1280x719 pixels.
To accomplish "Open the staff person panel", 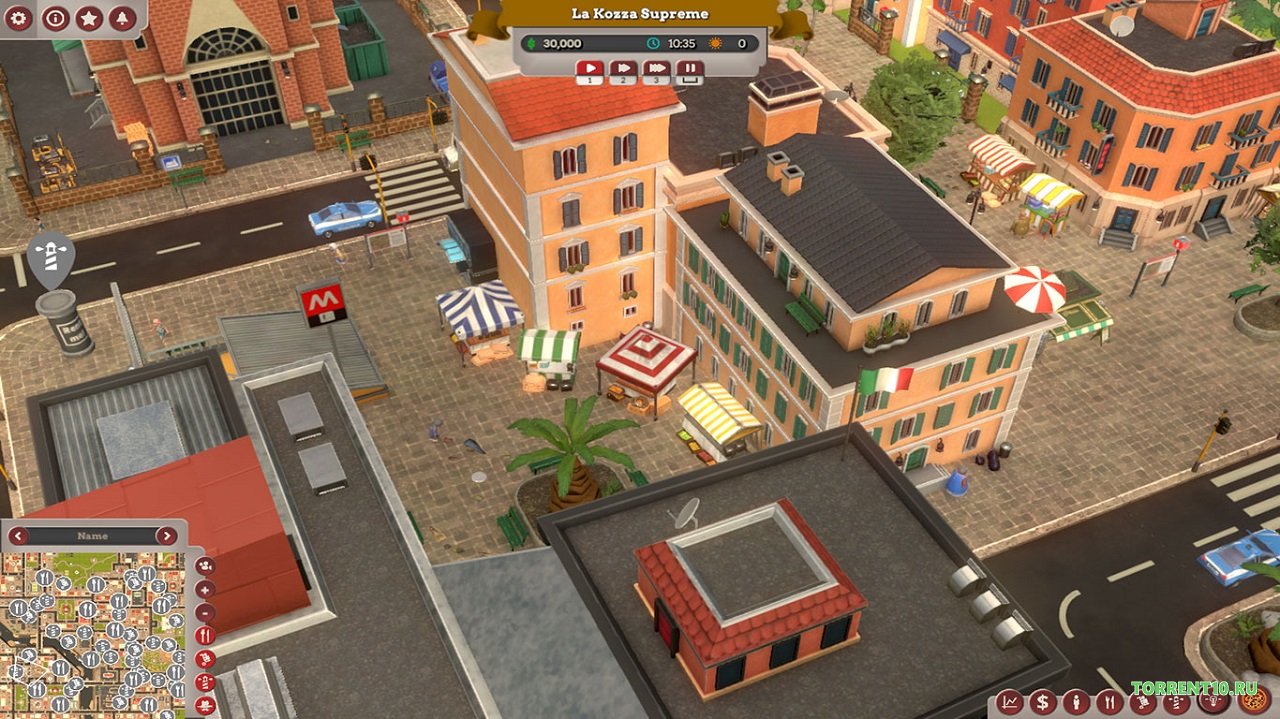I will pos(1076,702).
